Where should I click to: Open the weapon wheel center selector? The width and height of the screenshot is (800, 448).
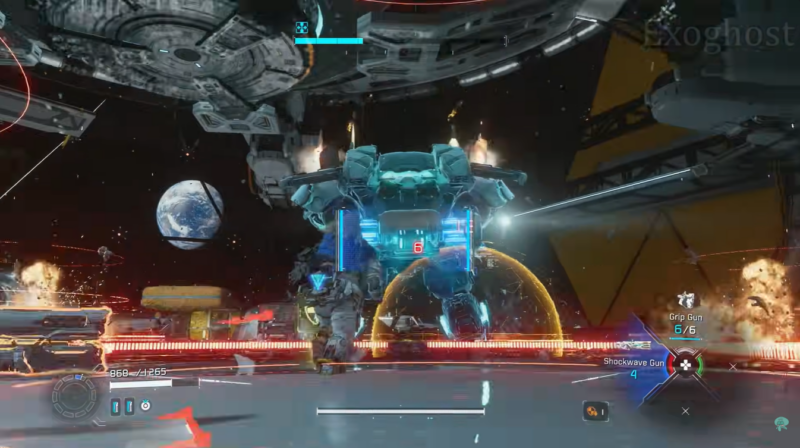click(685, 365)
